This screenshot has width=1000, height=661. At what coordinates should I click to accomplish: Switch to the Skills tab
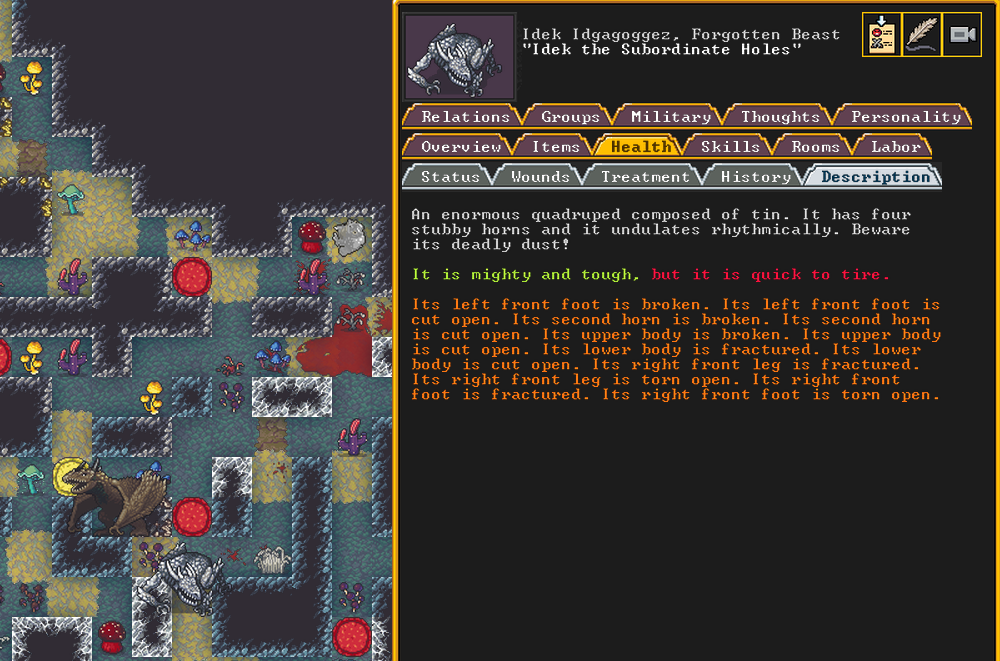click(730, 147)
